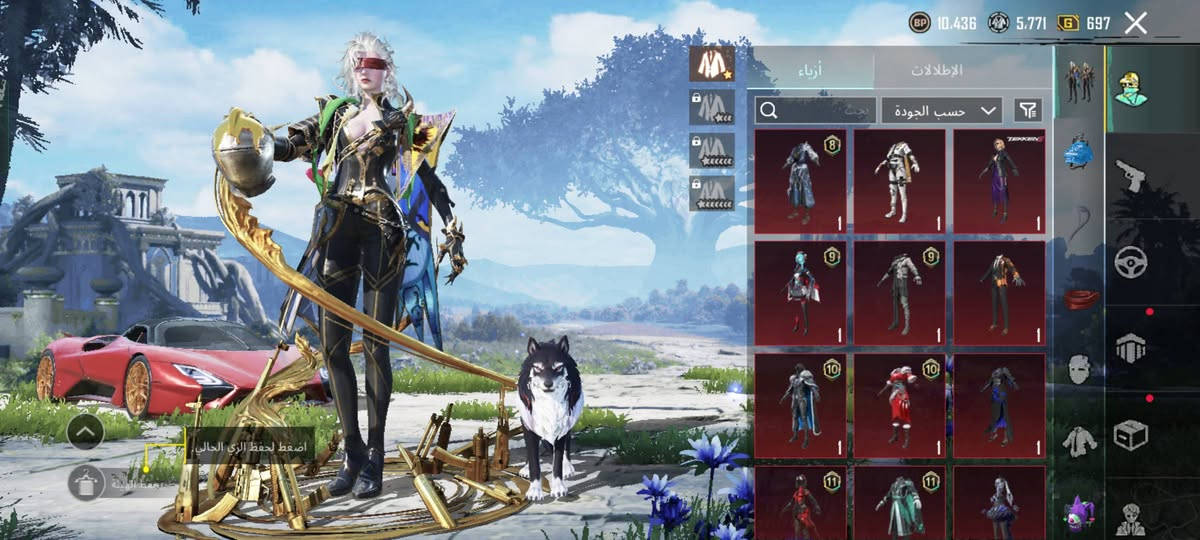Click the outfit search field

pos(815,110)
